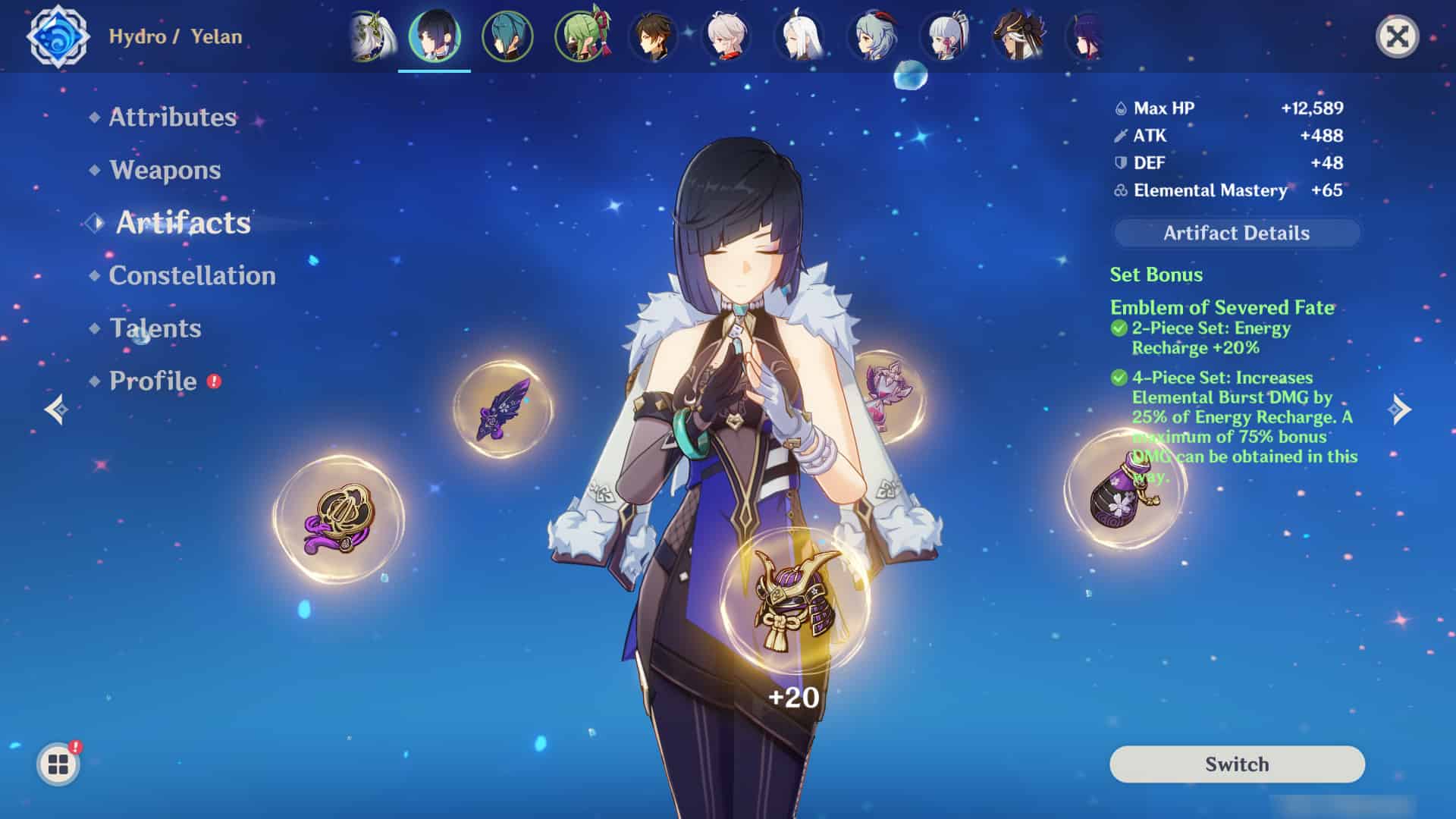Select the flower artifact with gold tsuba
This screenshot has width=1456, height=819.
point(338,519)
